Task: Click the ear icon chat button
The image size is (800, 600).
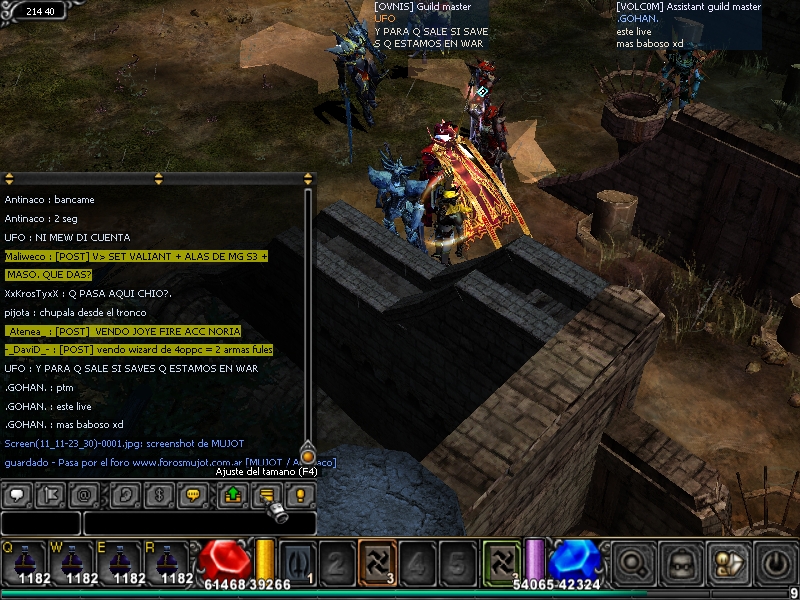Action: pos(125,495)
